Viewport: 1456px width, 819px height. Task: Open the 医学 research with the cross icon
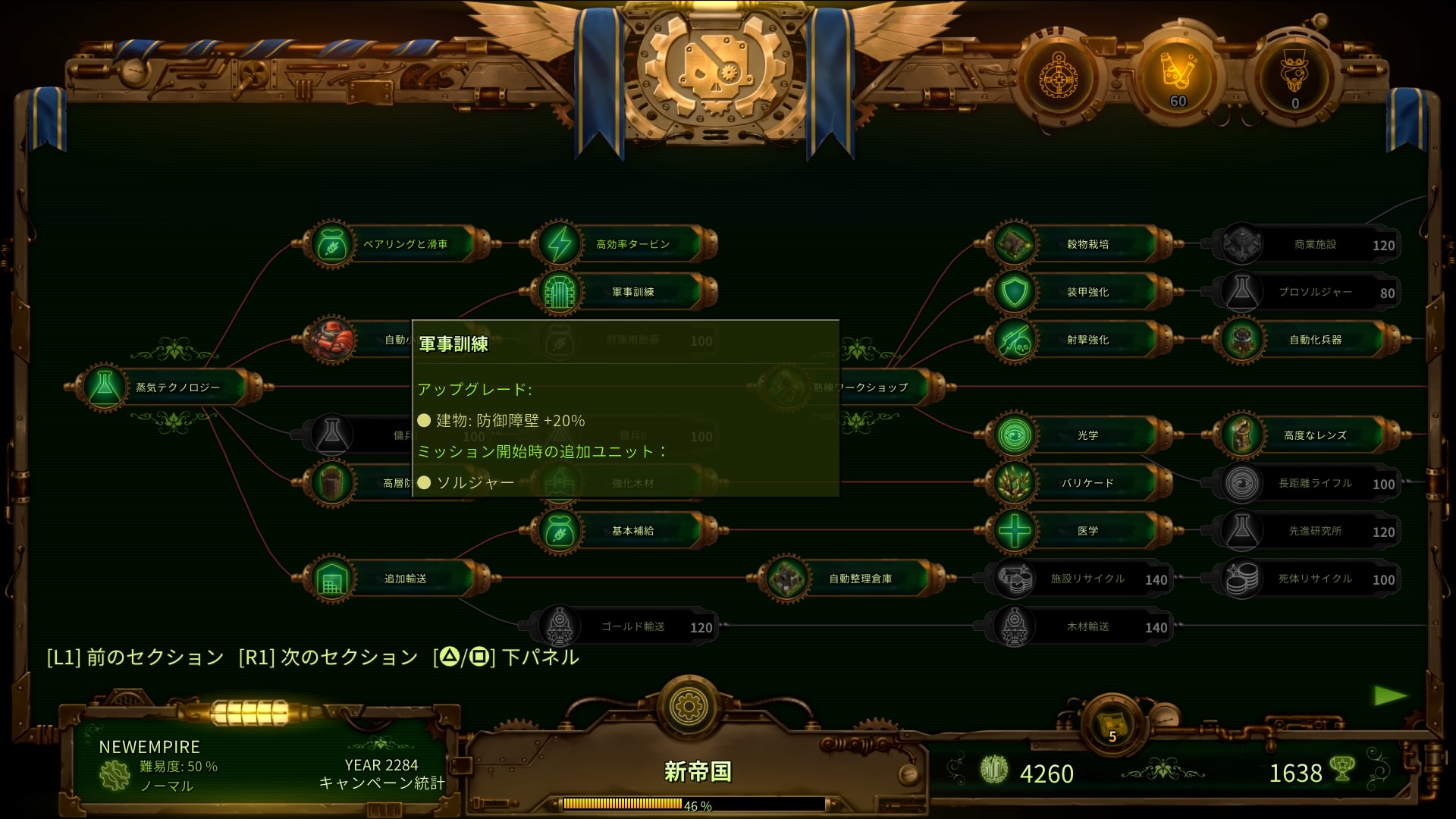(x=1013, y=531)
